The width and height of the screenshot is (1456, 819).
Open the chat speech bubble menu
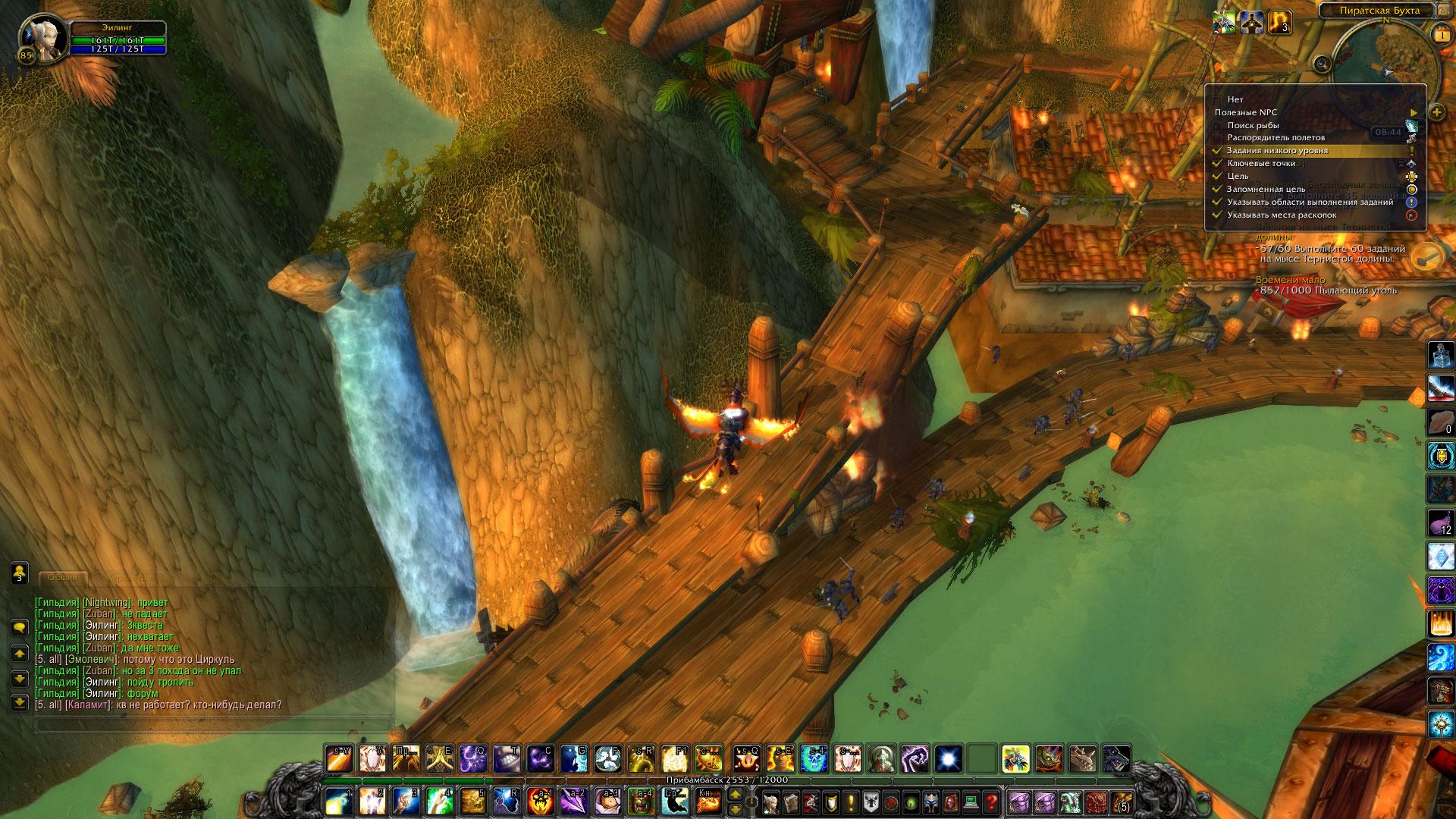coord(20,627)
